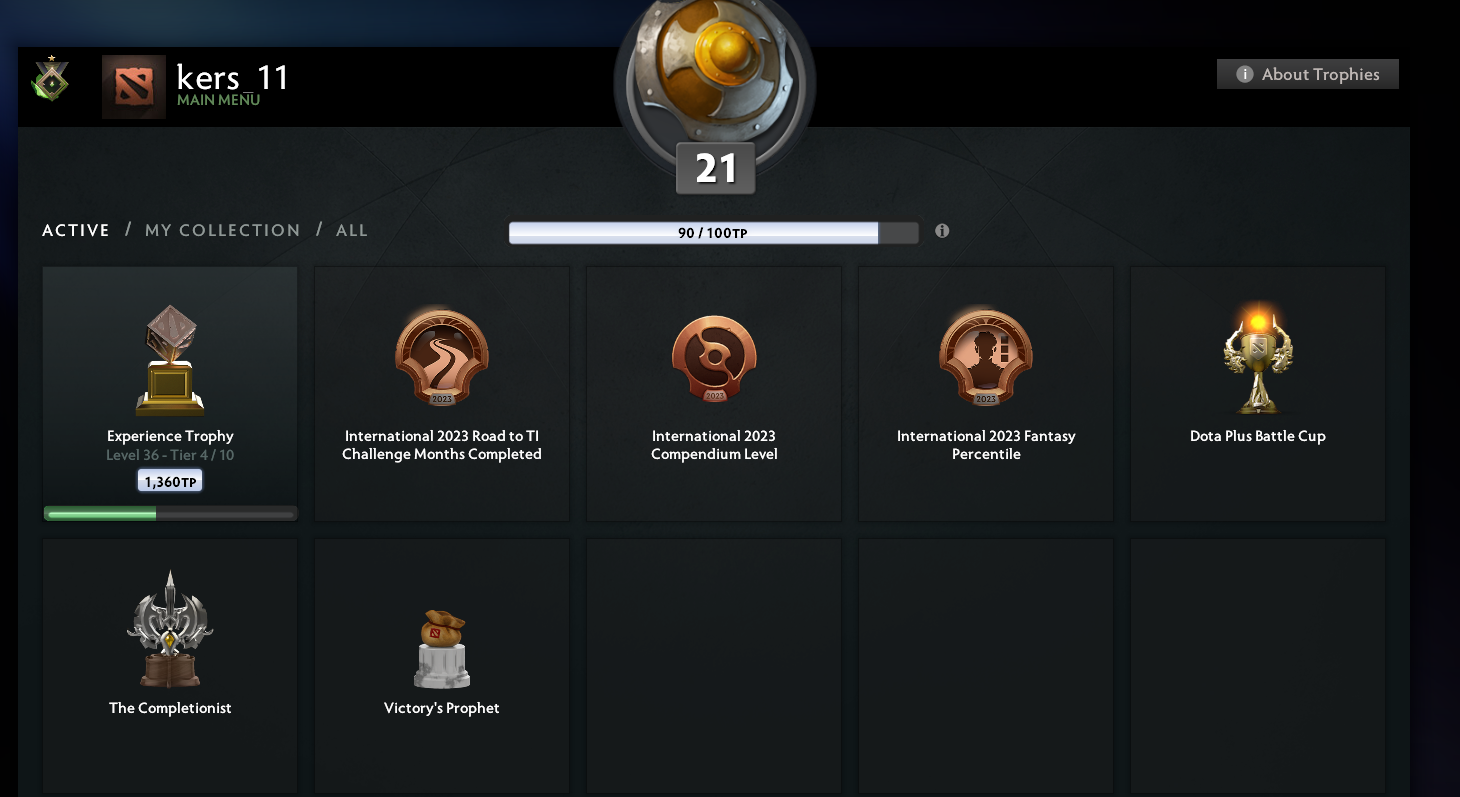Switch to the ALL tab

click(x=351, y=230)
